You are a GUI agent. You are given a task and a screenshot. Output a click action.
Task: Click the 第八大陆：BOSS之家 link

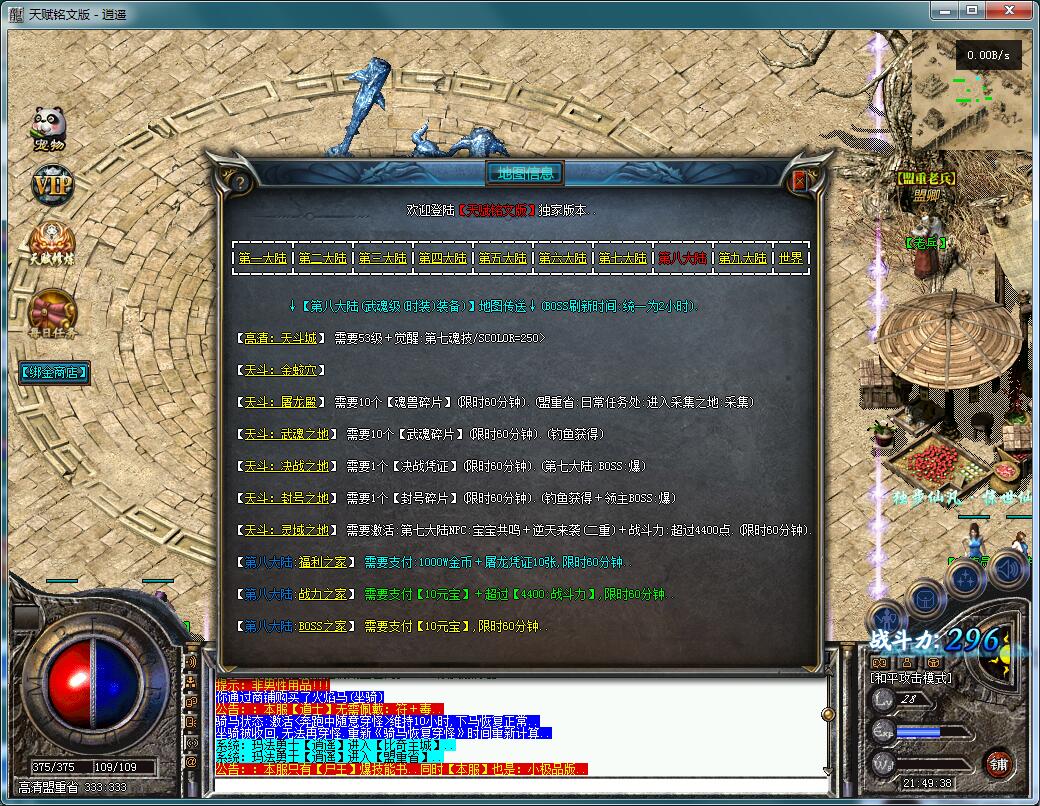click(297, 626)
